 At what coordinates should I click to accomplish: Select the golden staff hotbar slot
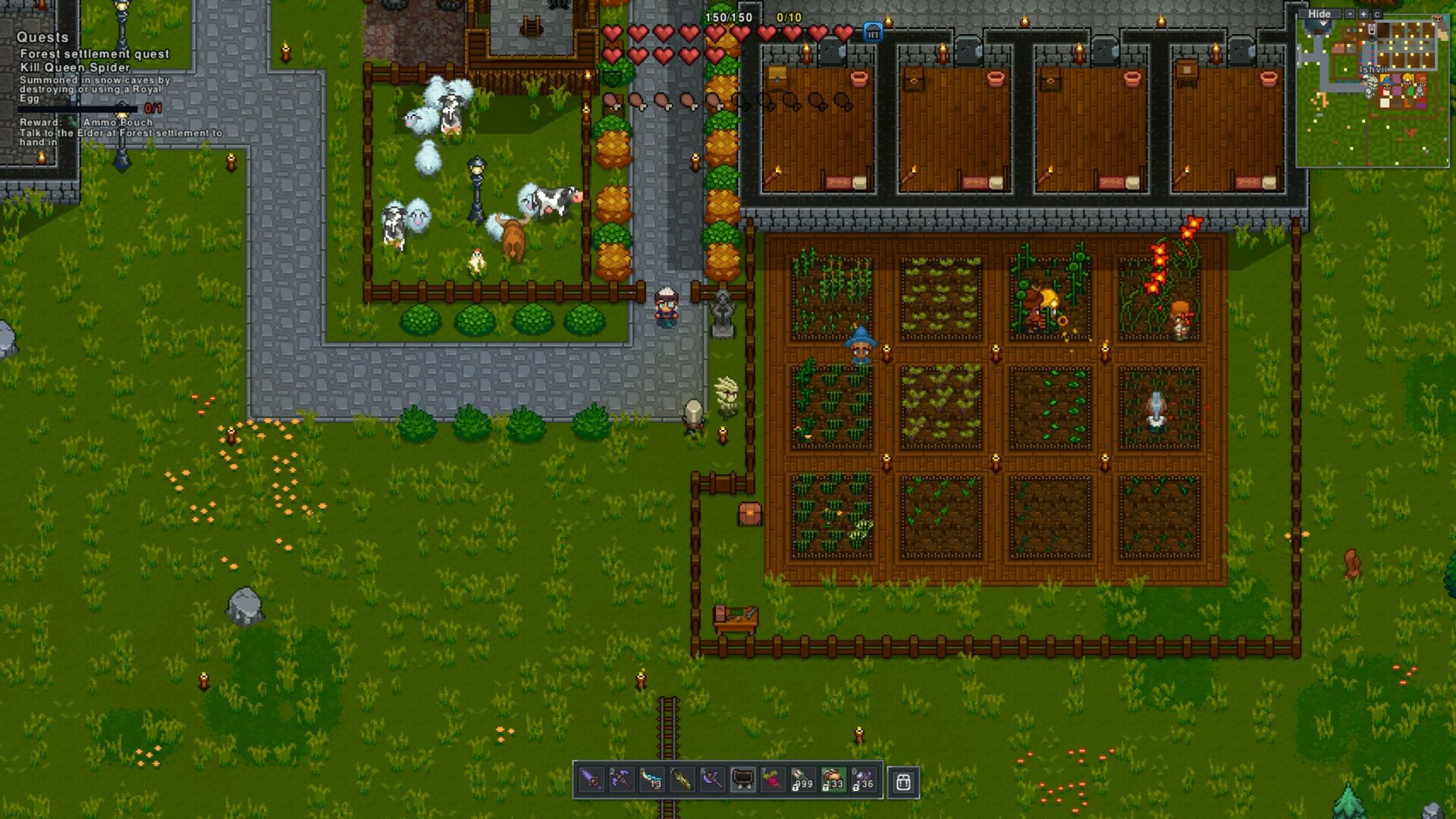[682, 780]
